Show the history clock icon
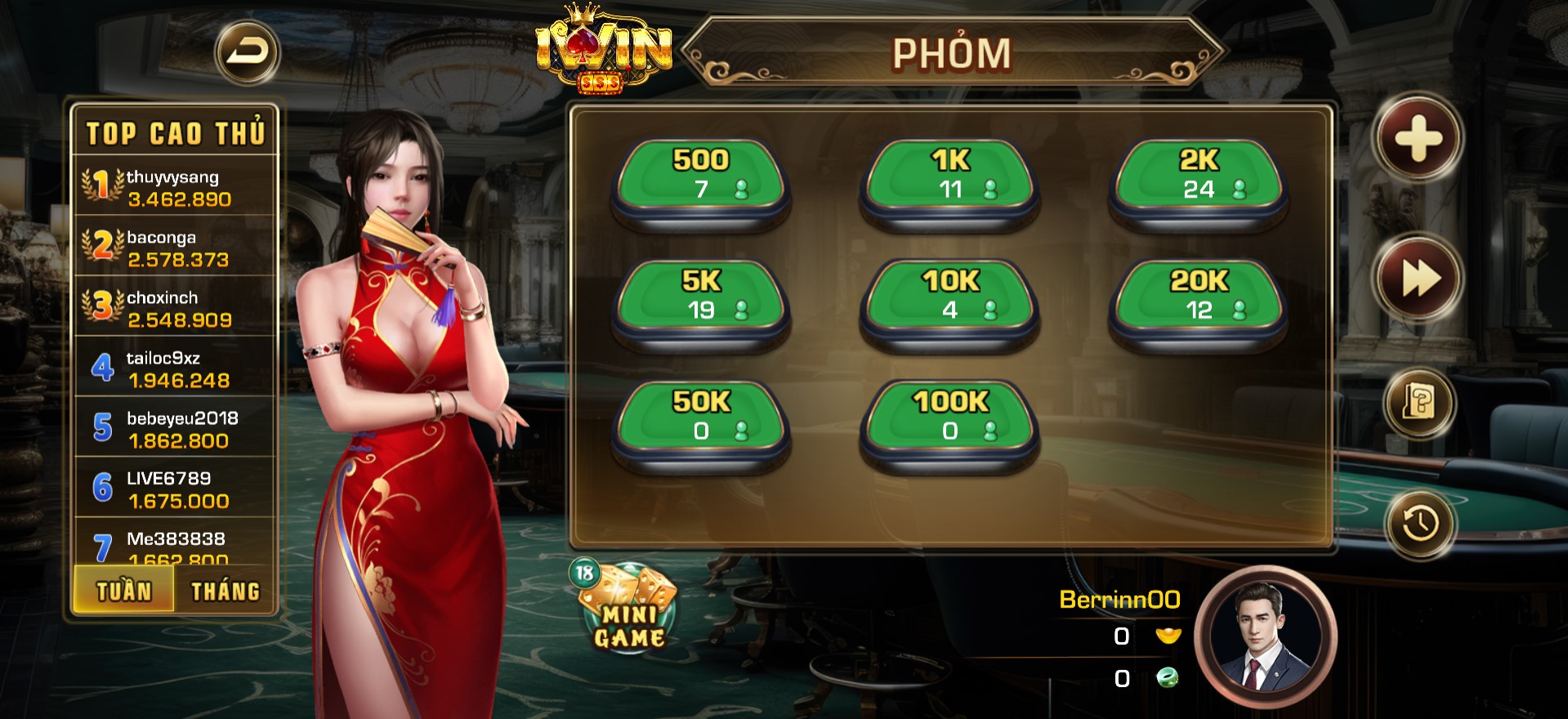1568x719 pixels. pyautogui.click(x=1420, y=523)
